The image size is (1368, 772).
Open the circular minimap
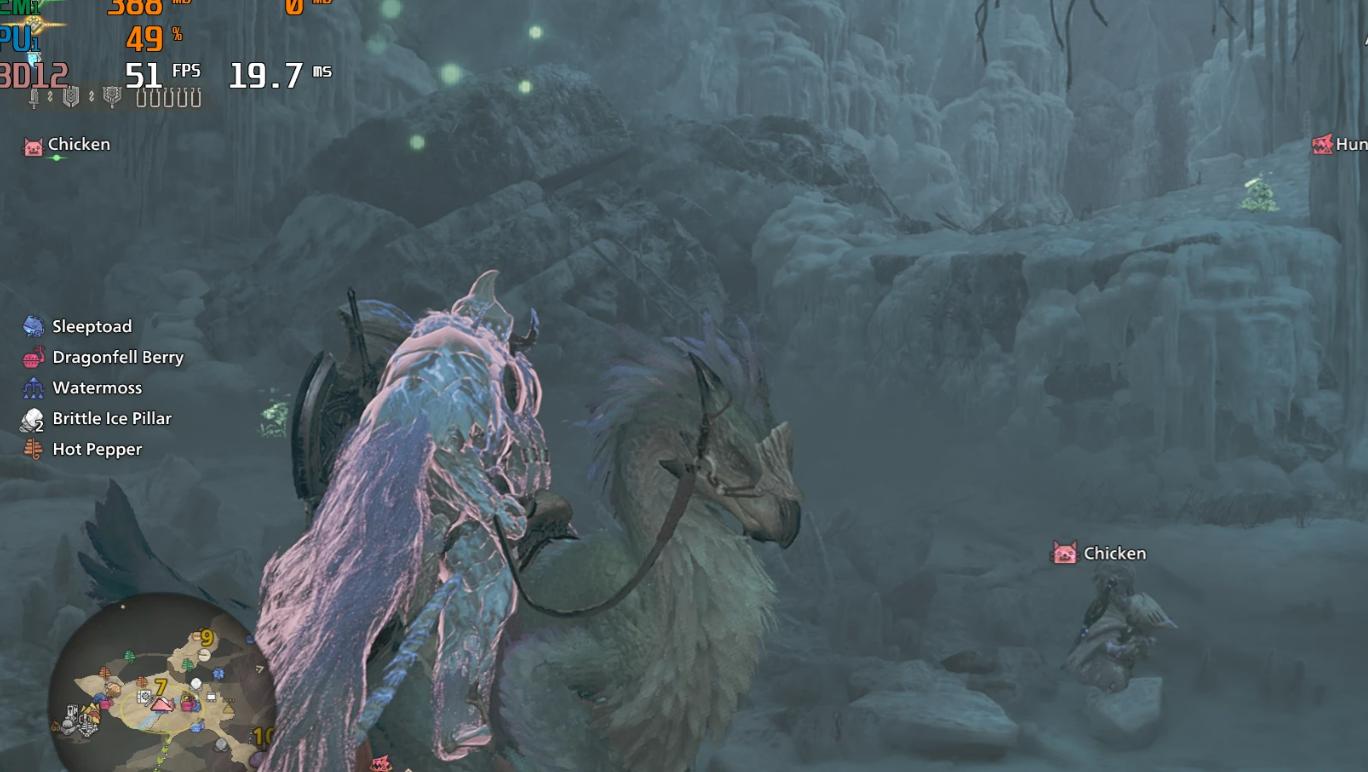click(160, 678)
